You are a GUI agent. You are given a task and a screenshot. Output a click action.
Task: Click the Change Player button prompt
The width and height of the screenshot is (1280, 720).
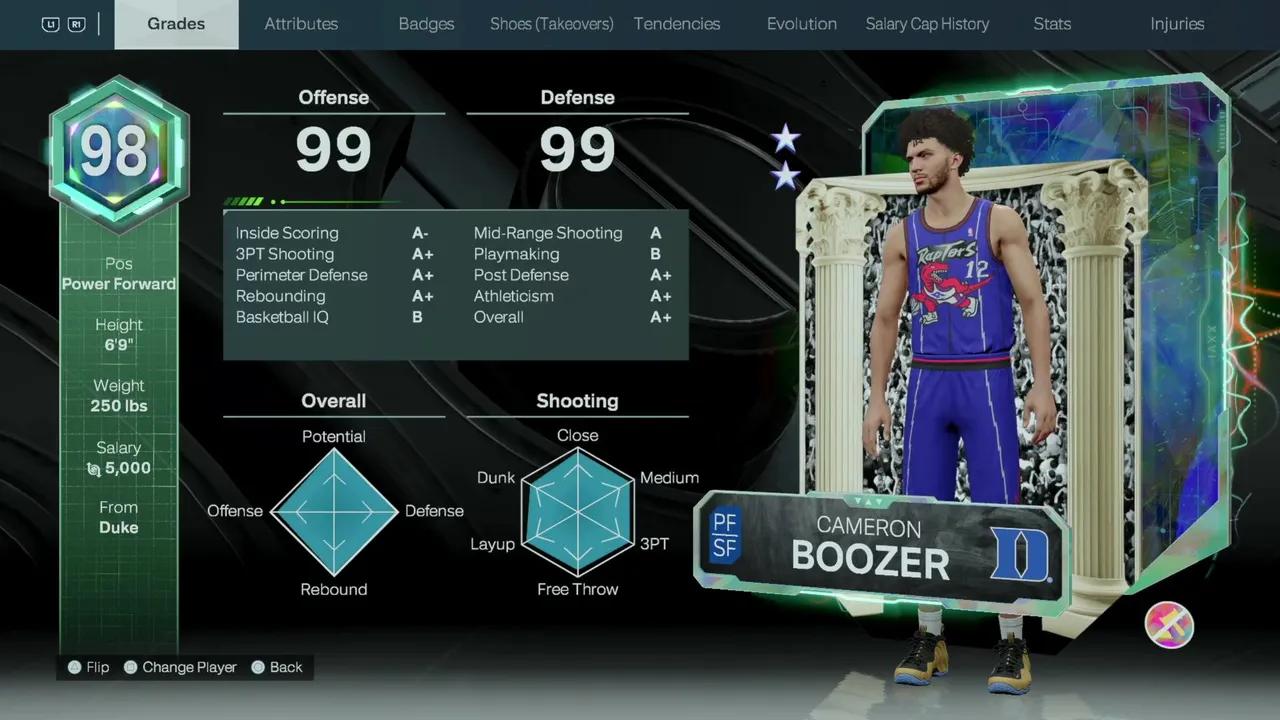click(179, 667)
